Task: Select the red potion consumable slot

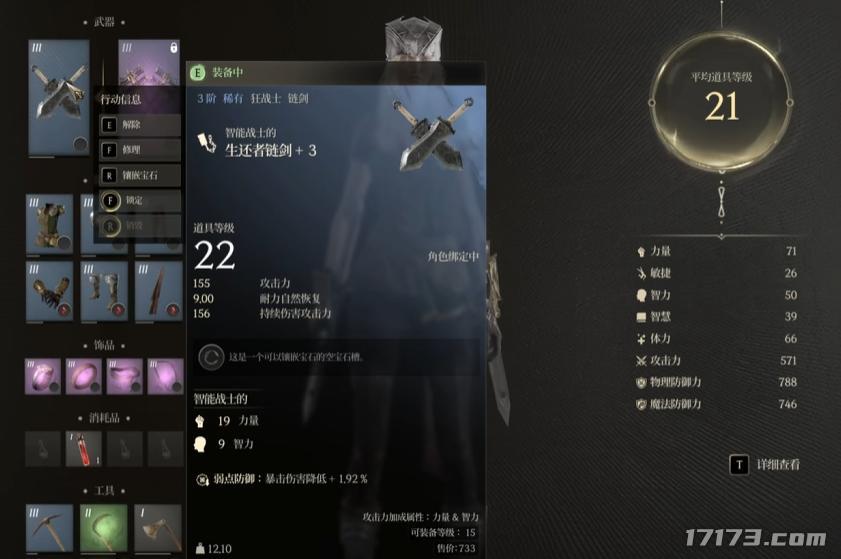Action: (x=84, y=449)
